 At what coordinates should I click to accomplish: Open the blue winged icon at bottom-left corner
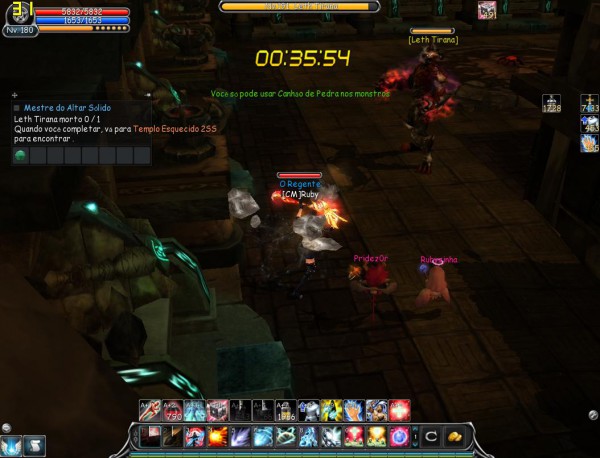click(x=12, y=445)
